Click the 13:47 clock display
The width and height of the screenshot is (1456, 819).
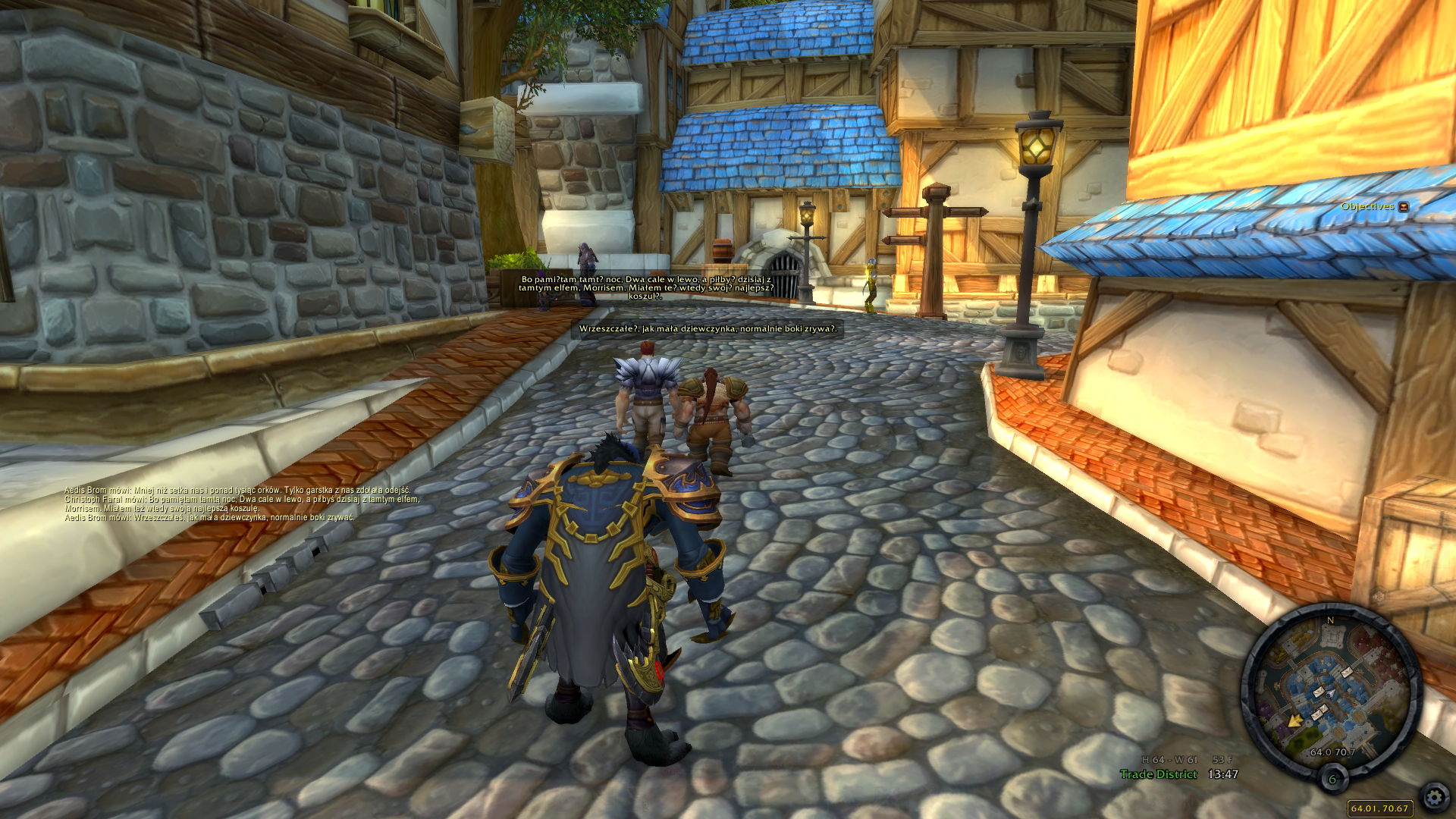click(x=1222, y=774)
